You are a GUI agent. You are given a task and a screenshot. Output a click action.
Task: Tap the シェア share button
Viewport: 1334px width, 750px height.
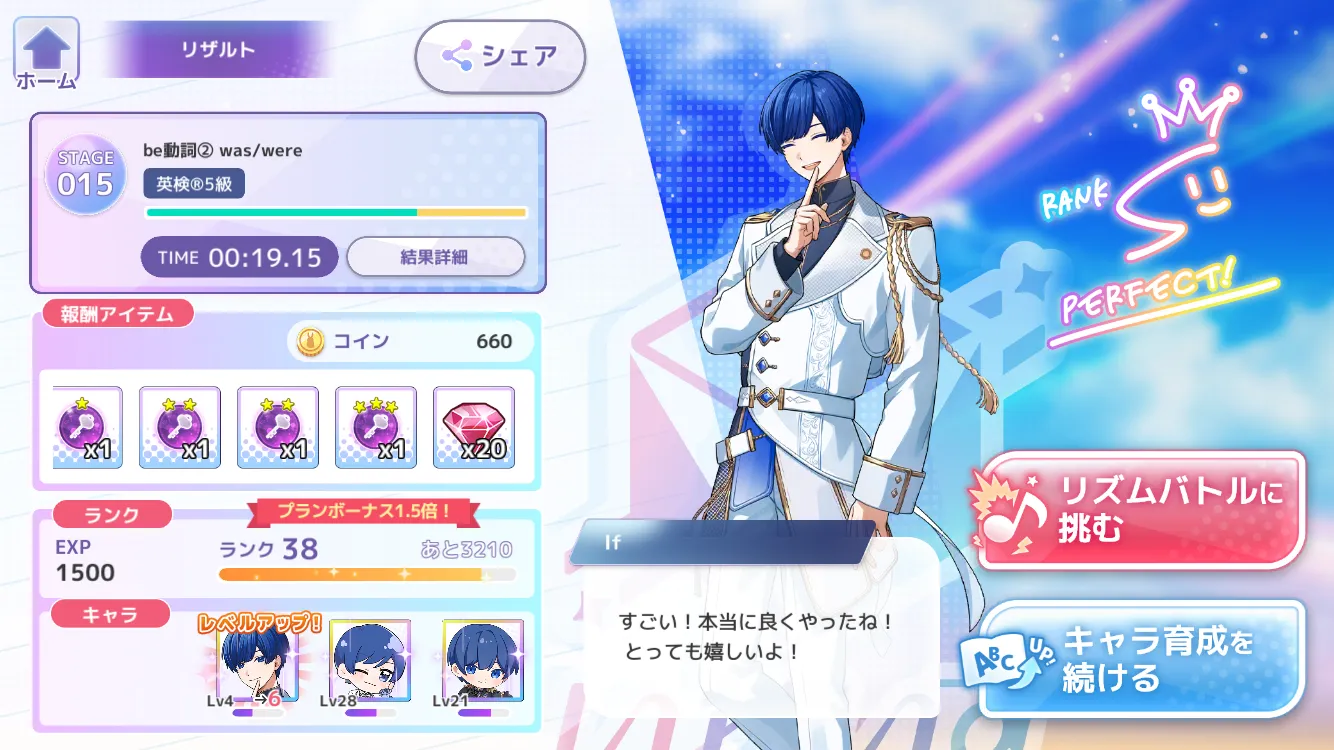pos(500,56)
